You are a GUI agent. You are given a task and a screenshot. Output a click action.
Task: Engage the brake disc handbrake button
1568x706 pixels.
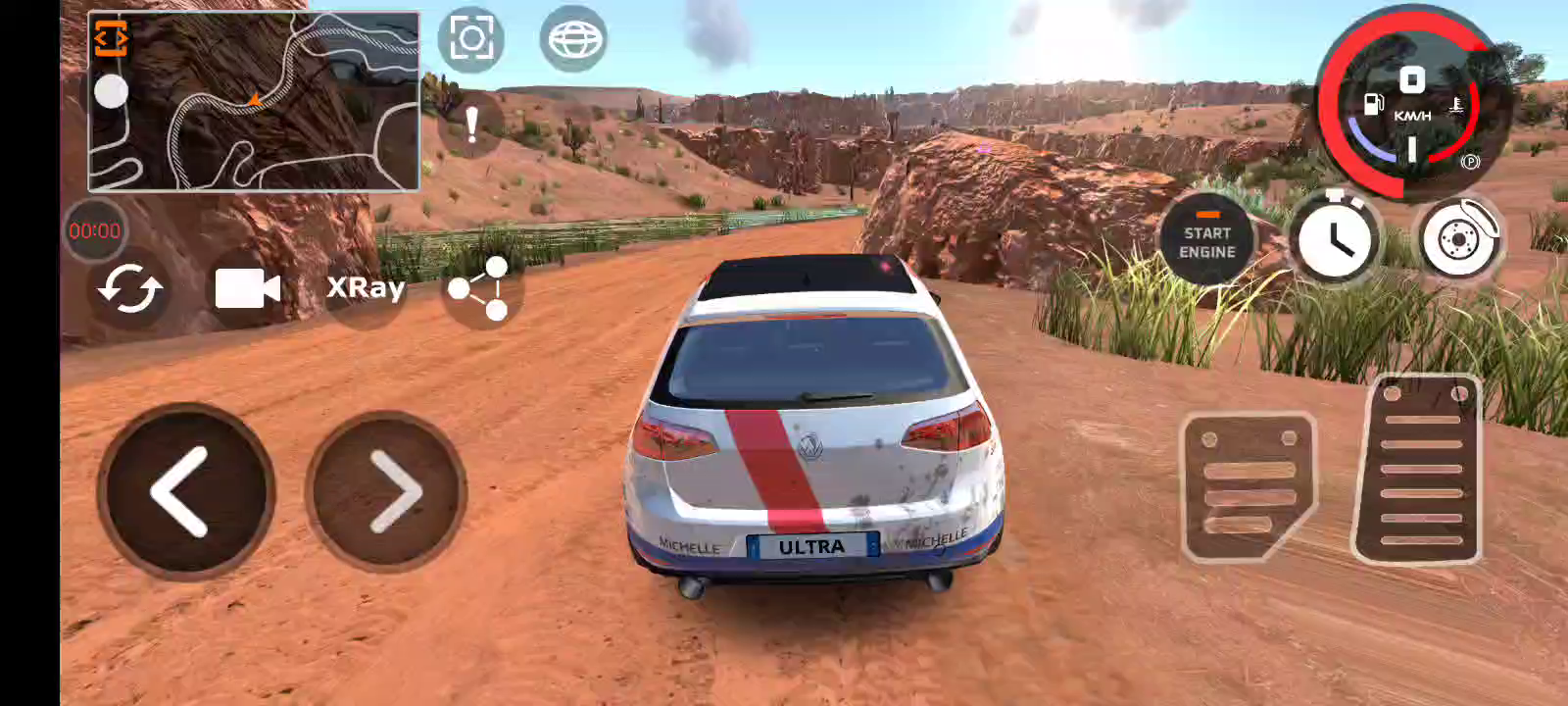click(x=1459, y=238)
